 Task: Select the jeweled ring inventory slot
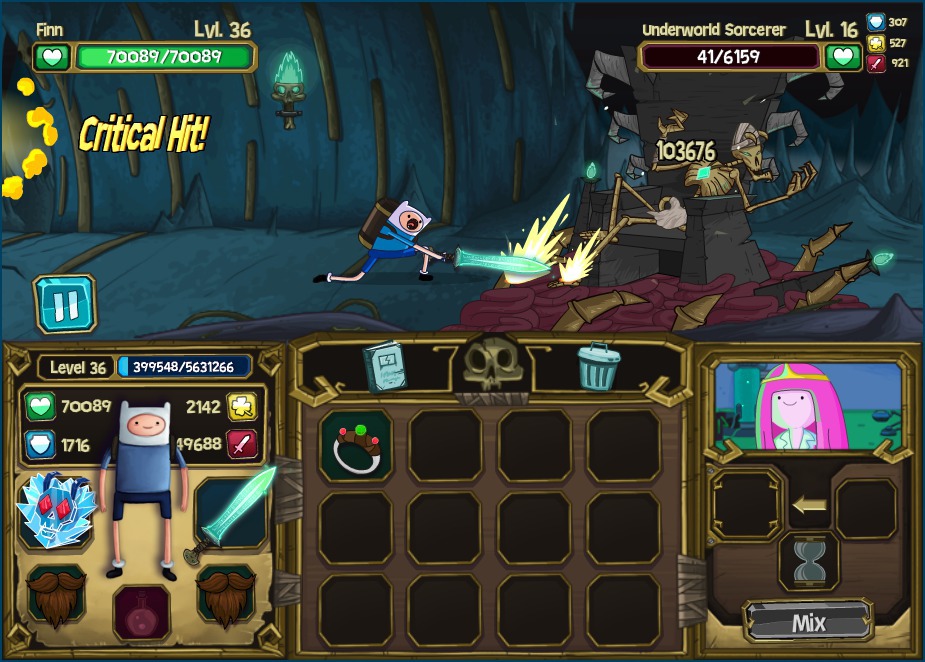356,445
